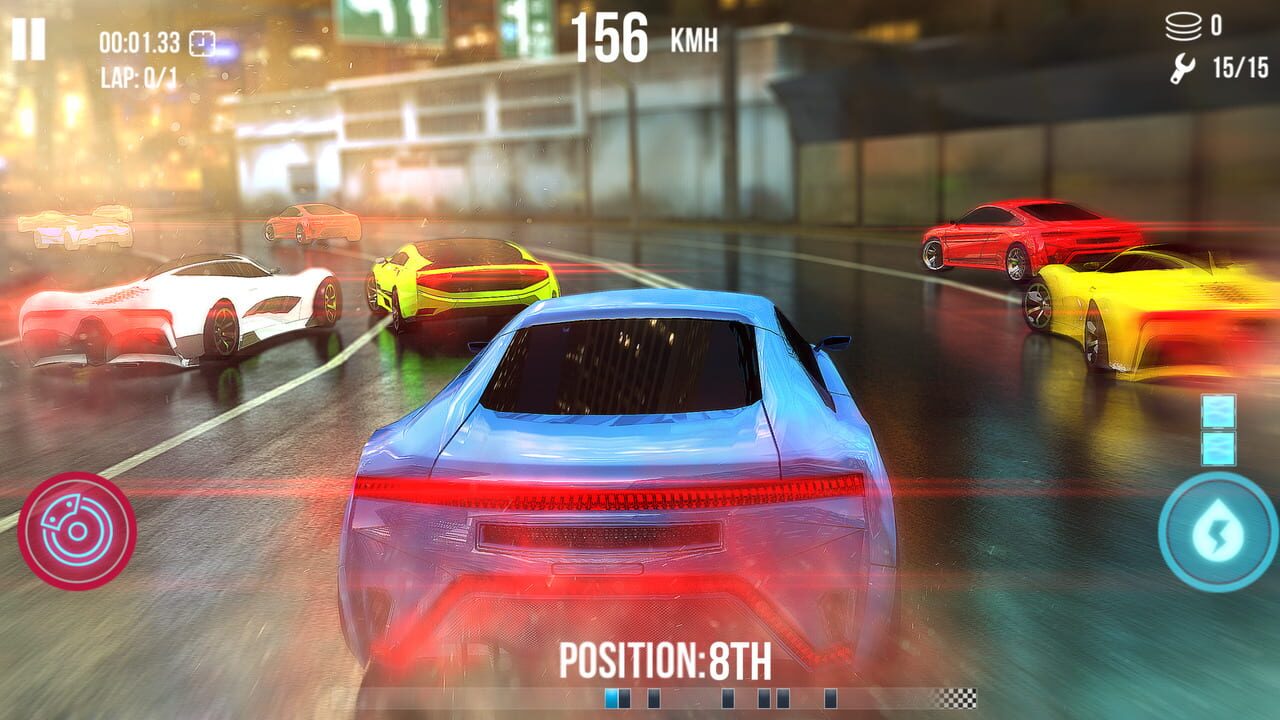Click the KMH unit label

pos(693,38)
